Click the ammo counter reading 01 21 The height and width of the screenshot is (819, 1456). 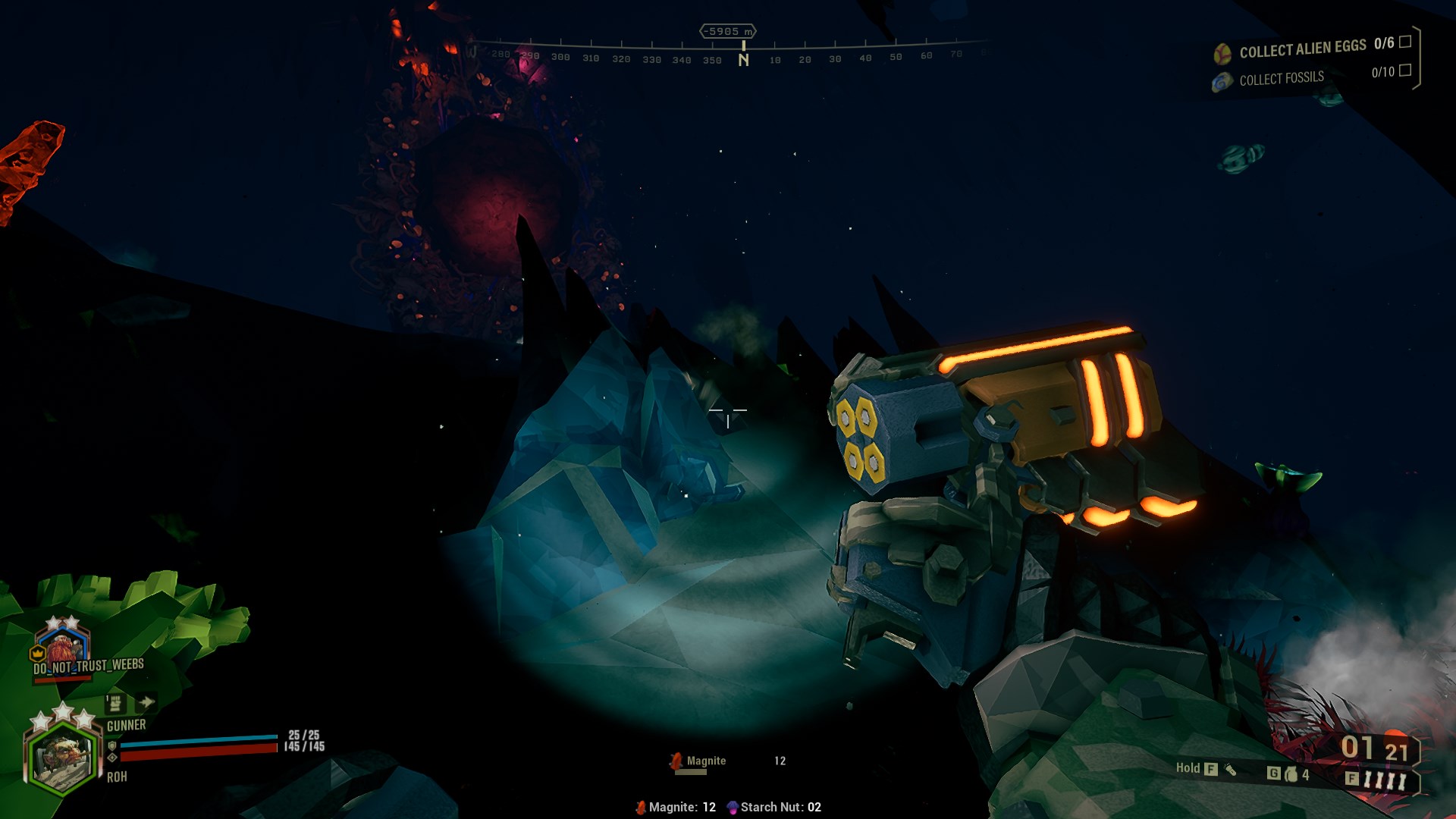[x=1374, y=748]
